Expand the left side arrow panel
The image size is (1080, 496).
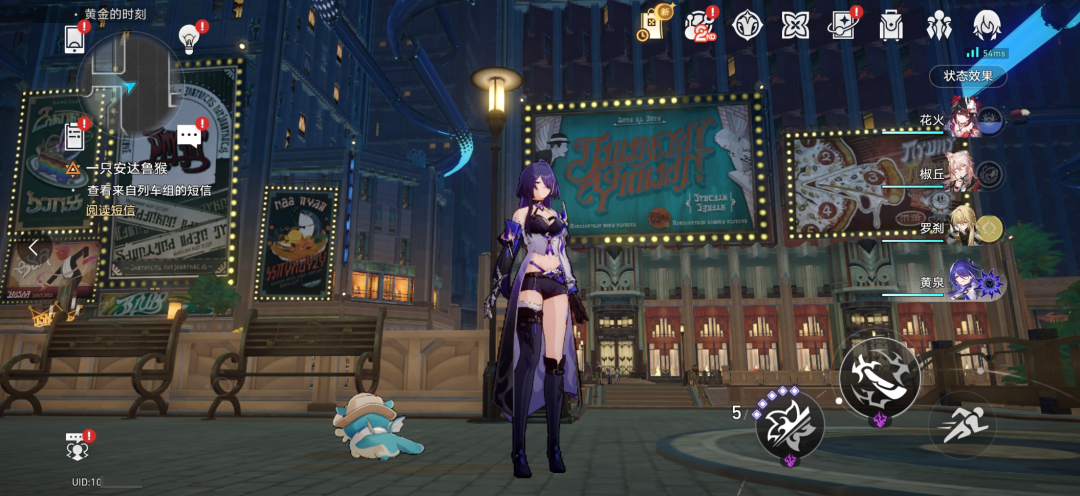(x=33, y=247)
